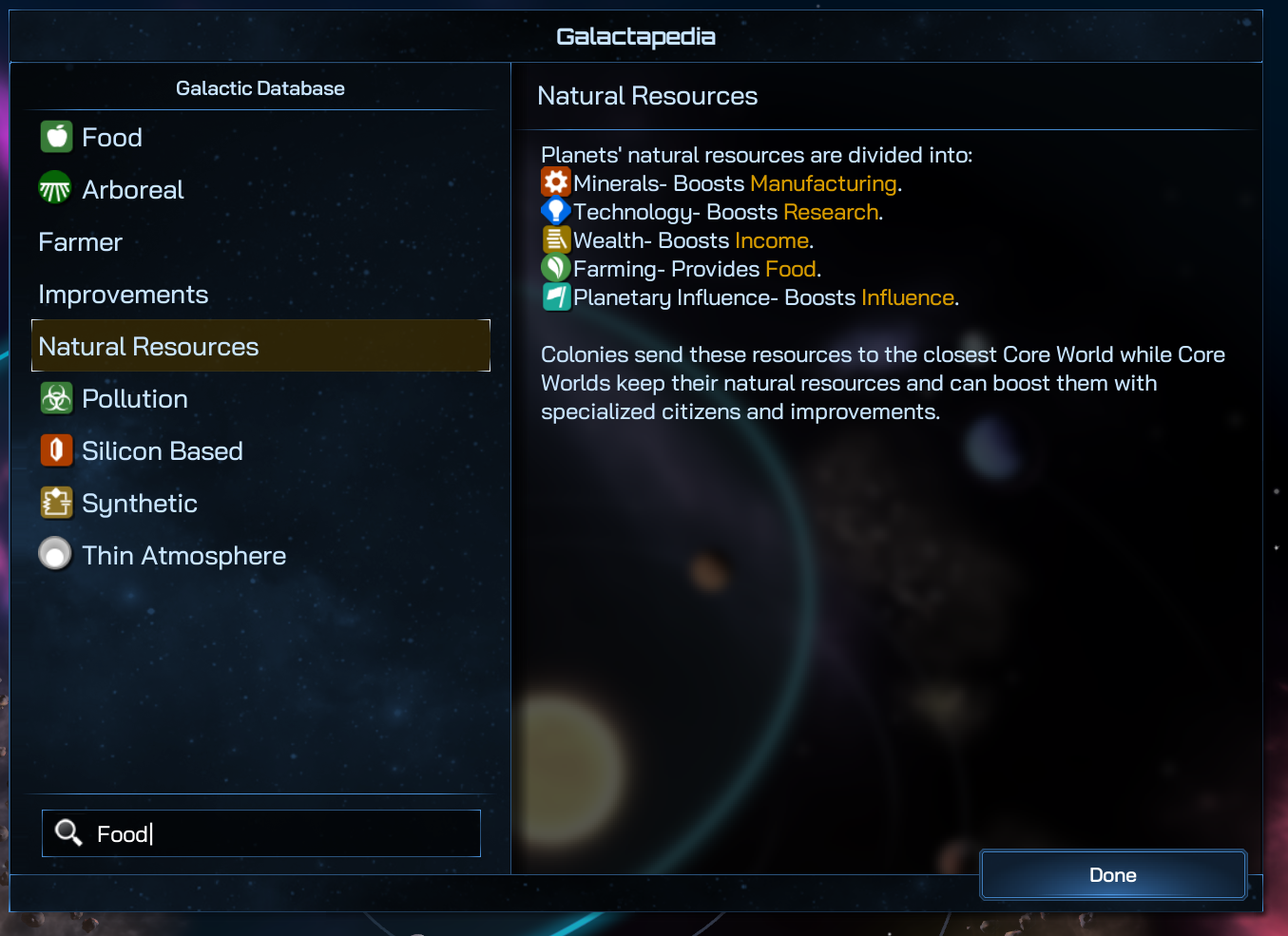Click the Wealth coins icon
Image resolution: width=1288 pixels, height=936 pixels.
(x=555, y=239)
